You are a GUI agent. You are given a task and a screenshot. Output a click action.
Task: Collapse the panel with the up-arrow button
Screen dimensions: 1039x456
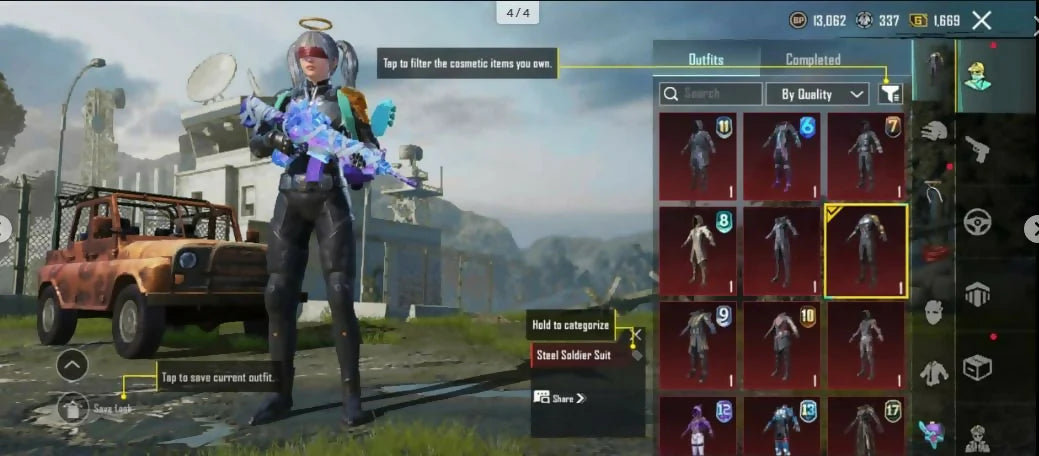click(72, 366)
